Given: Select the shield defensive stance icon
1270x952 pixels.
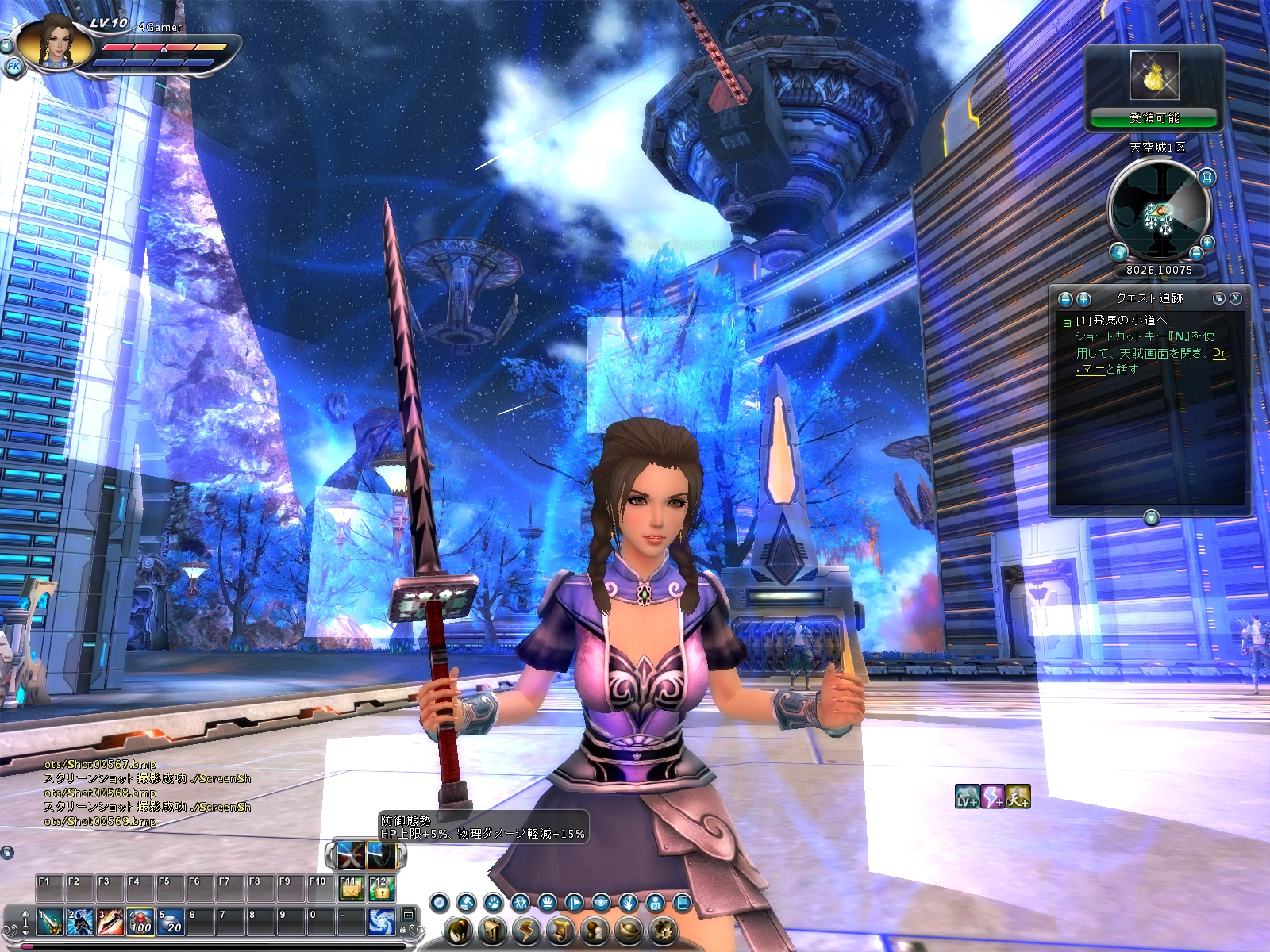Looking at the screenshot, I should tap(381, 855).
